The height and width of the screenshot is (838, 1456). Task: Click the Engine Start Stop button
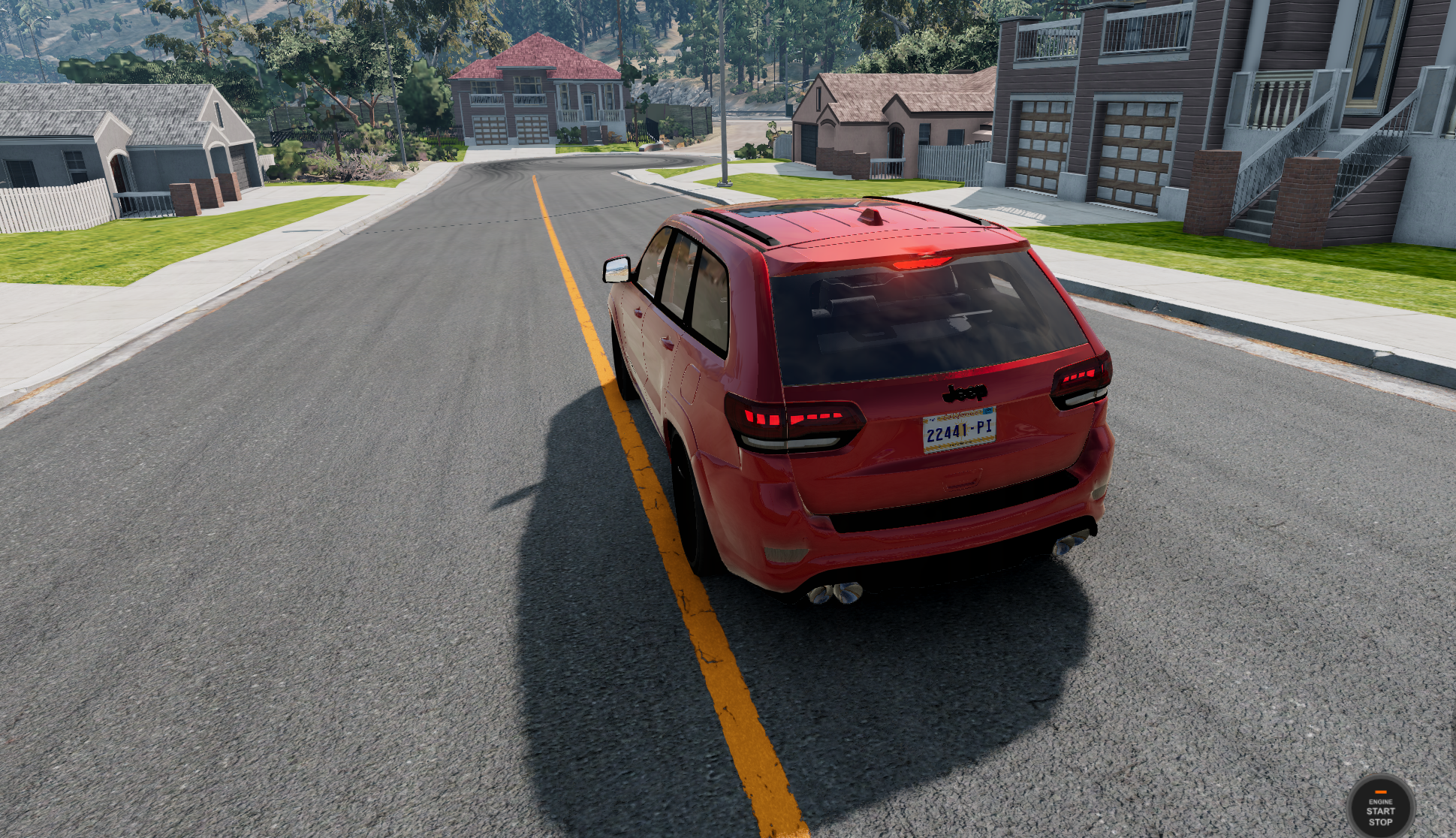[1380, 808]
